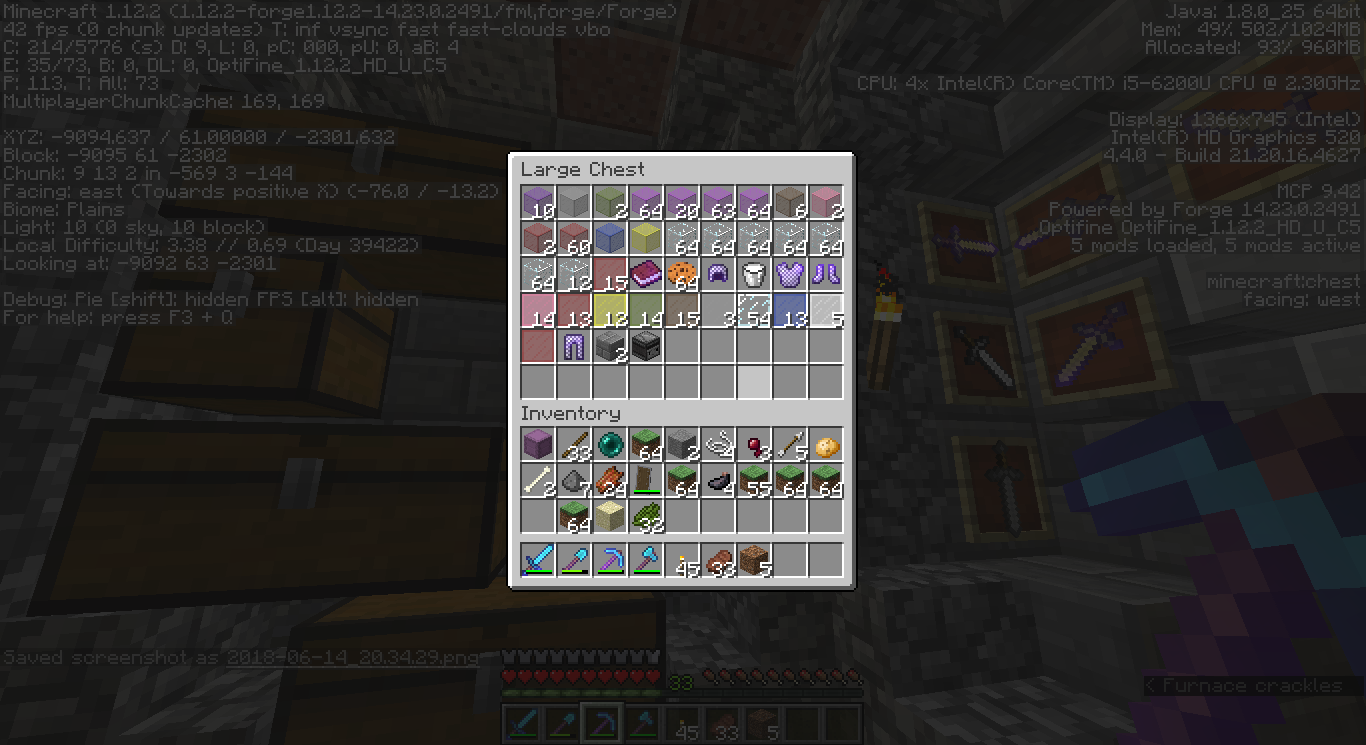Pick up the stack of 45 torches
1366x745 pixels.
(x=682, y=560)
